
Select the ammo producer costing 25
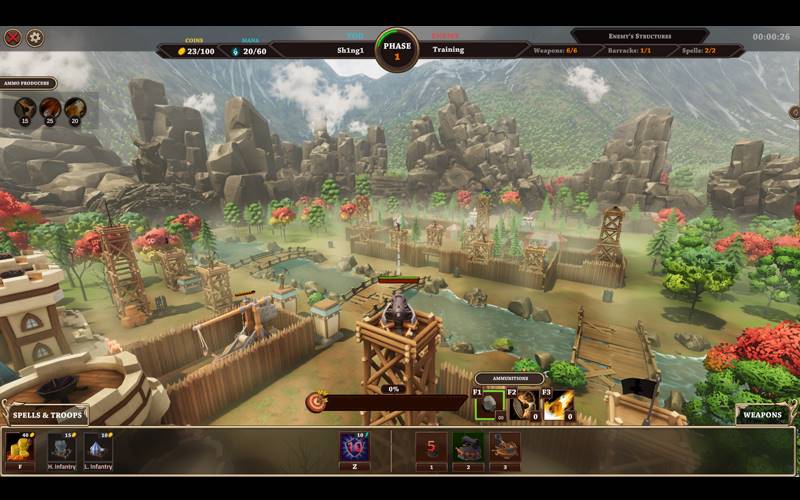pos(50,108)
